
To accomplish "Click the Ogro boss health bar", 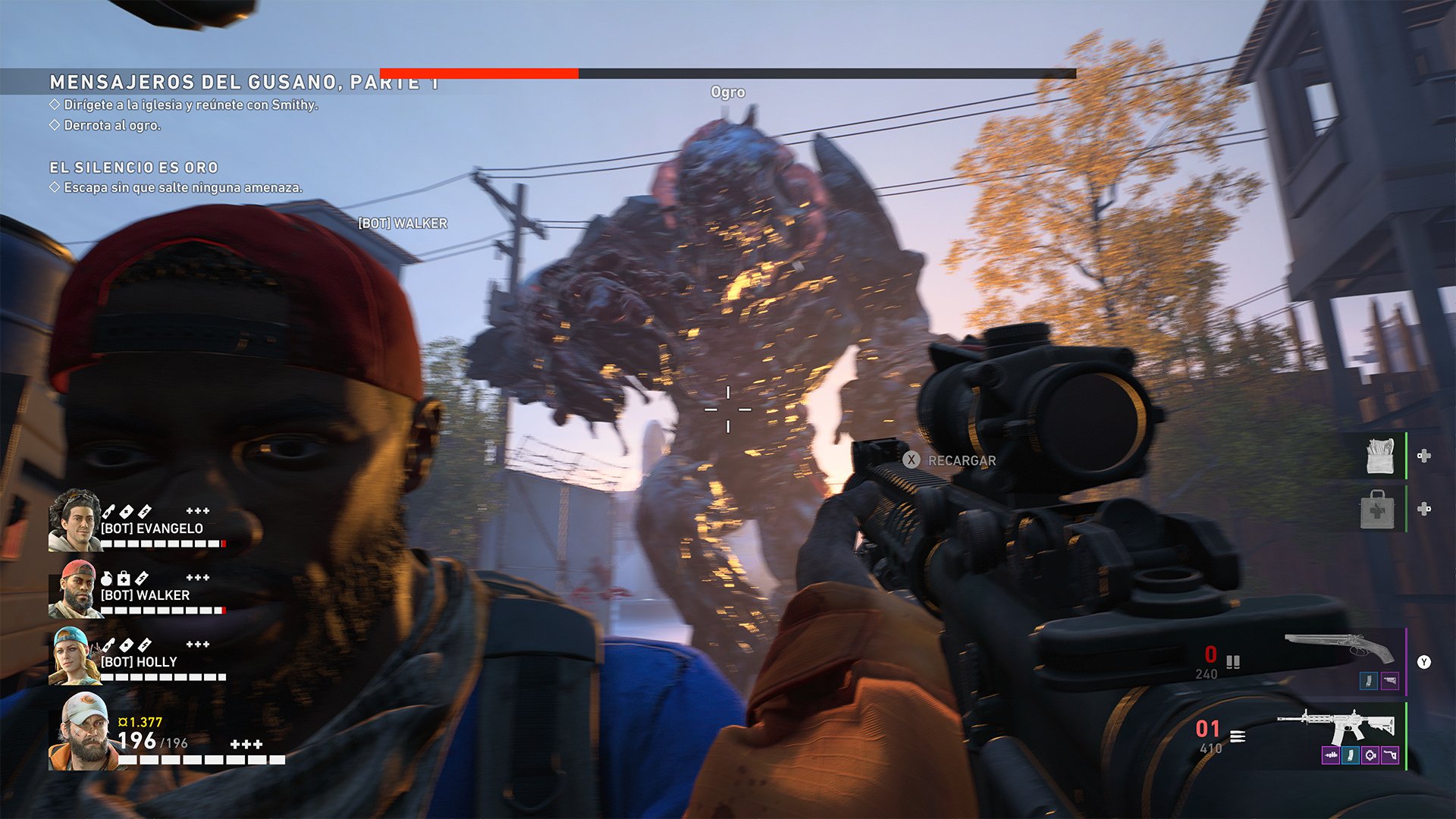I will click(x=728, y=72).
